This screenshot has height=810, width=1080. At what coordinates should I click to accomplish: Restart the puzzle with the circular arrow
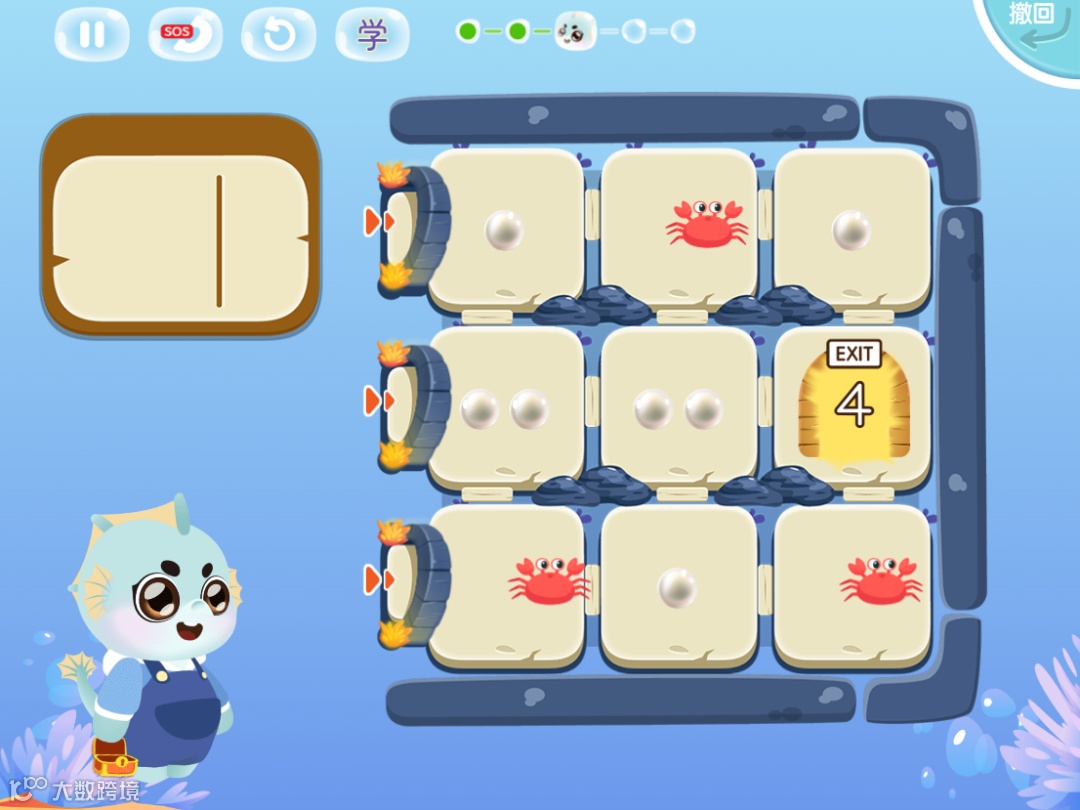278,35
